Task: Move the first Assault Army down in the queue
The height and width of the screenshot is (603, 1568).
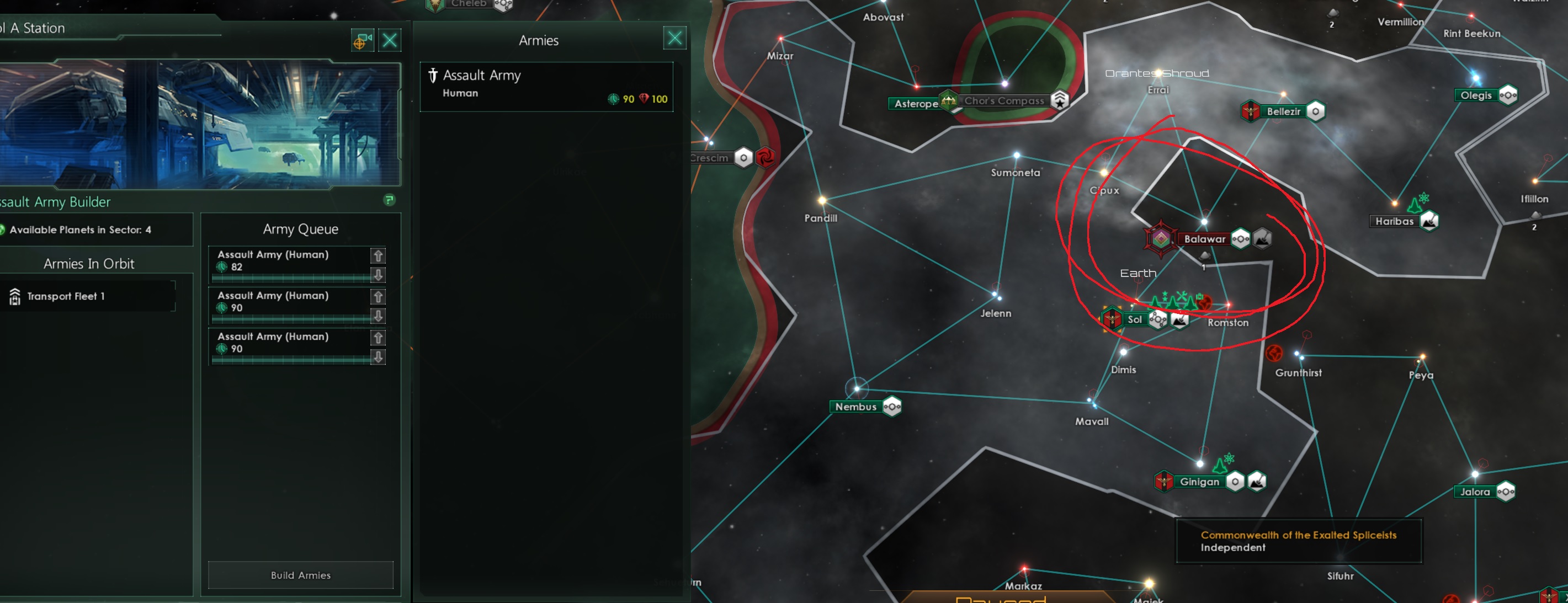Action: 379,275
